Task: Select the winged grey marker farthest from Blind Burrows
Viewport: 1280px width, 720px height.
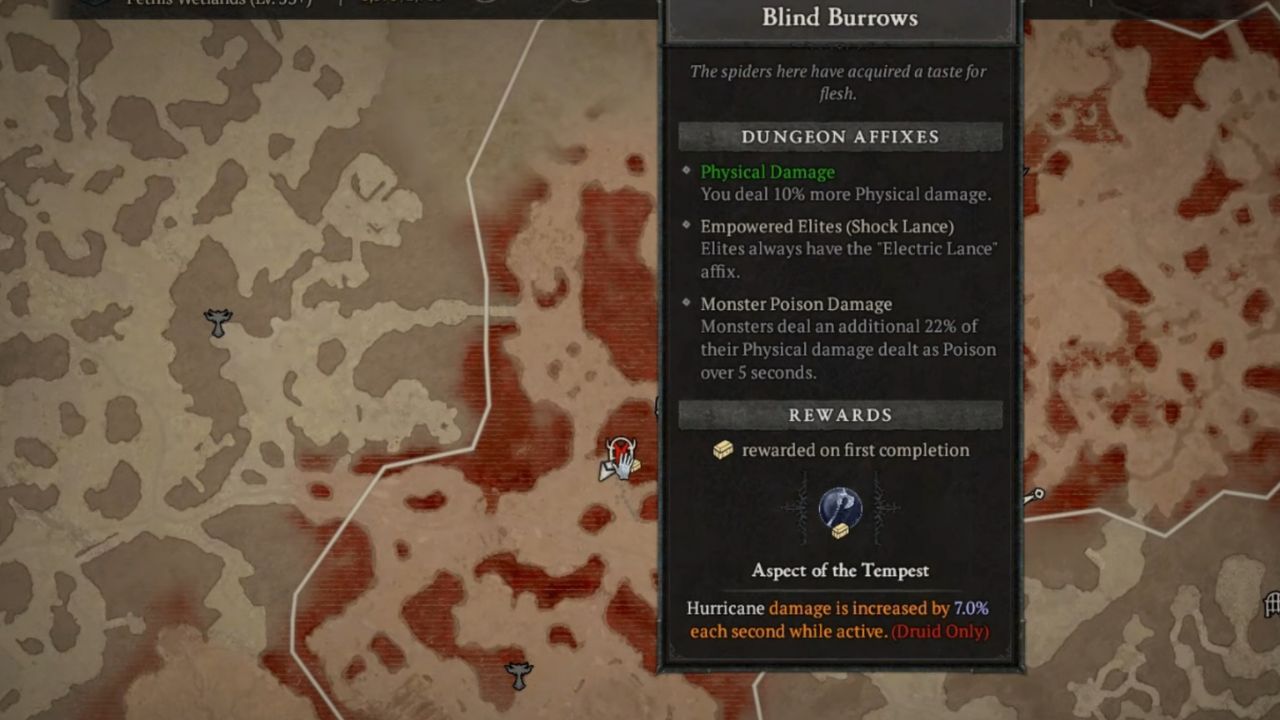Action: pyautogui.click(x=217, y=322)
